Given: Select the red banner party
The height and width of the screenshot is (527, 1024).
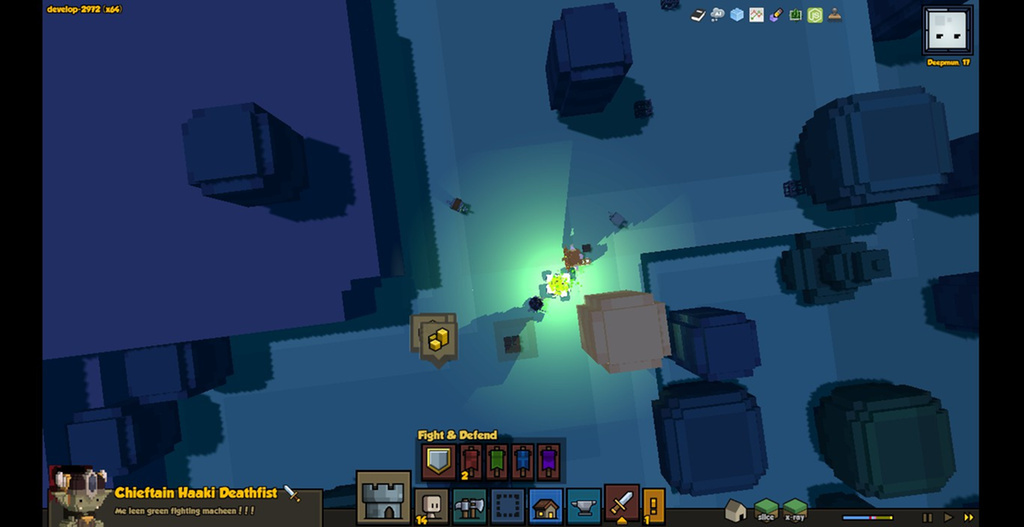Looking at the screenshot, I should pyautogui.click(x=471, y=462).
